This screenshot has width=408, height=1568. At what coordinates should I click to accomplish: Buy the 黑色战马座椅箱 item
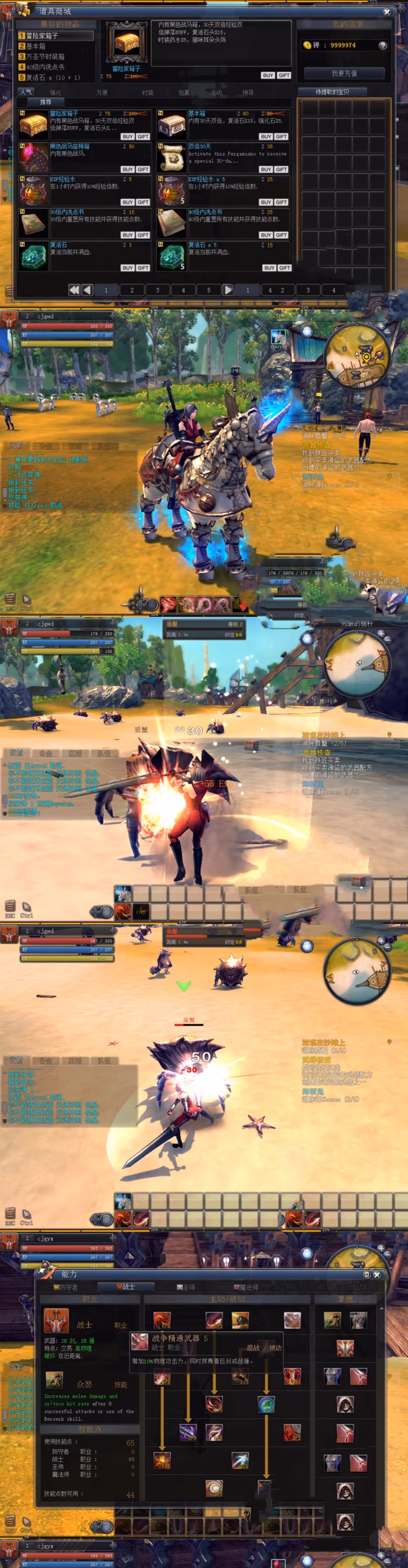pos(127,169)
